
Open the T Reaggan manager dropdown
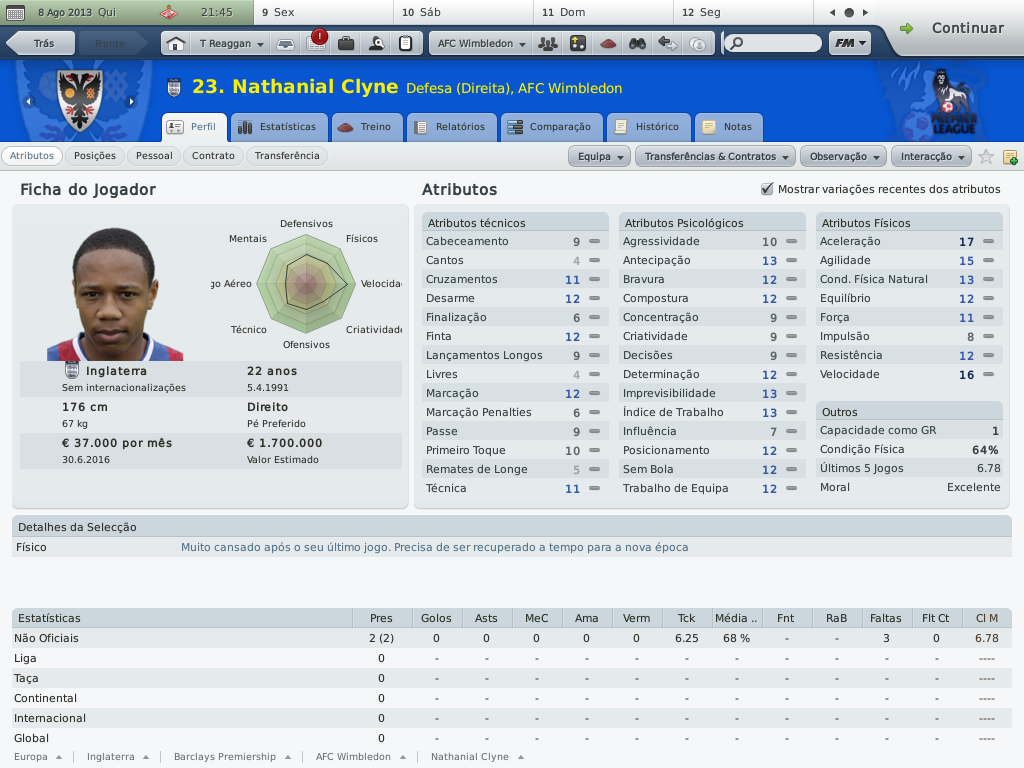pos(232,44)
